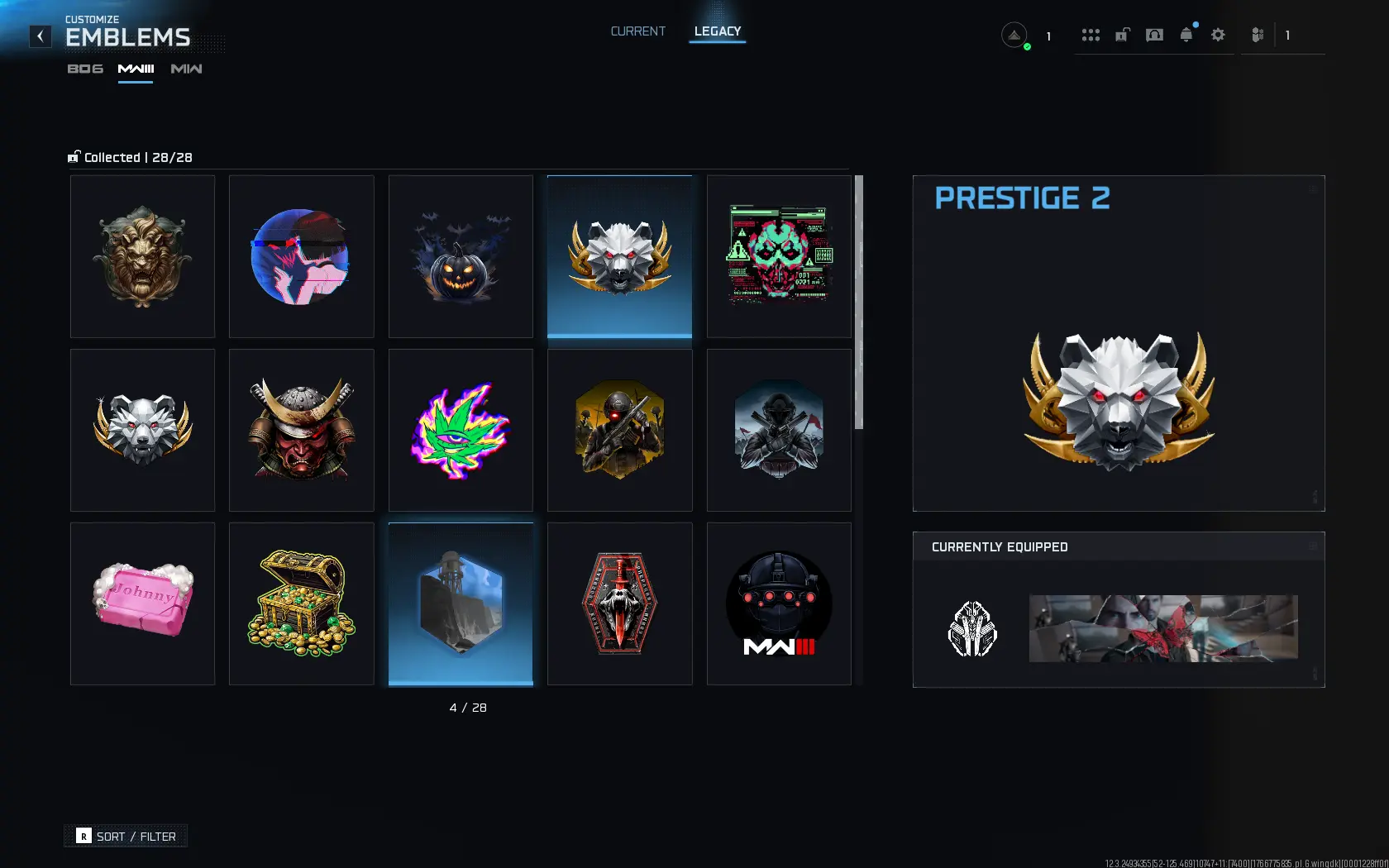Go back using the left arrow button
1389x868 pixels.
(x=40, y=36)
